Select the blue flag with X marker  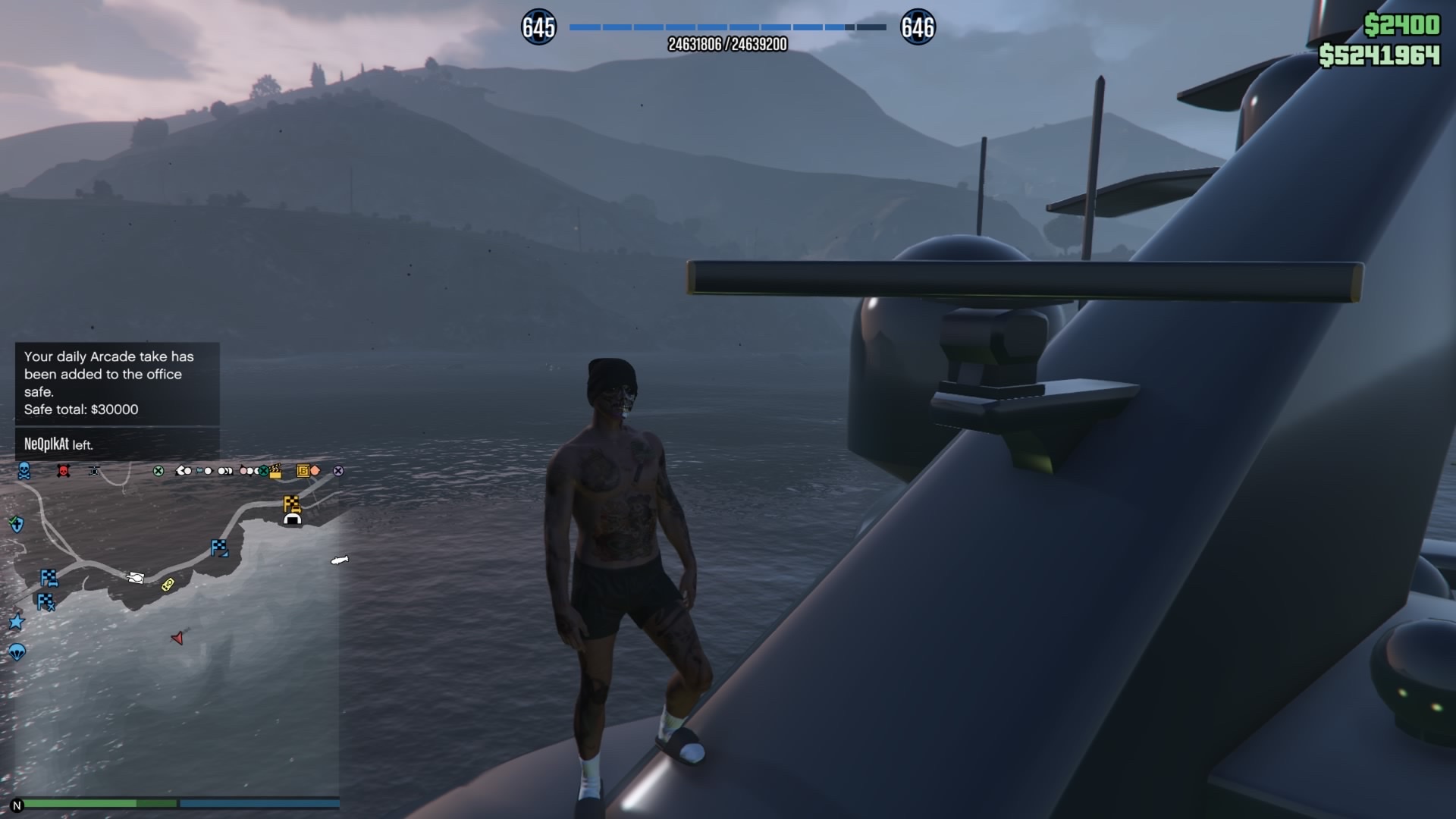46,602
